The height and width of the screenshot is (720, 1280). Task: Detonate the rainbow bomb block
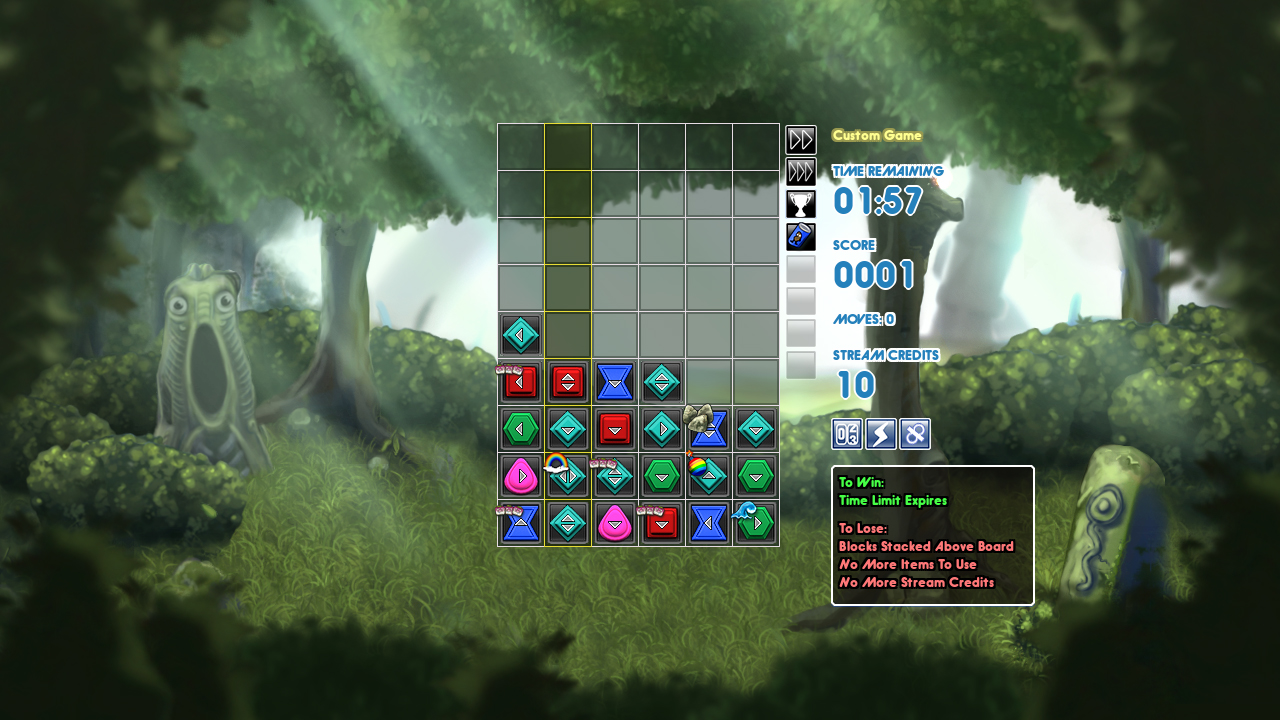point(699,466)
